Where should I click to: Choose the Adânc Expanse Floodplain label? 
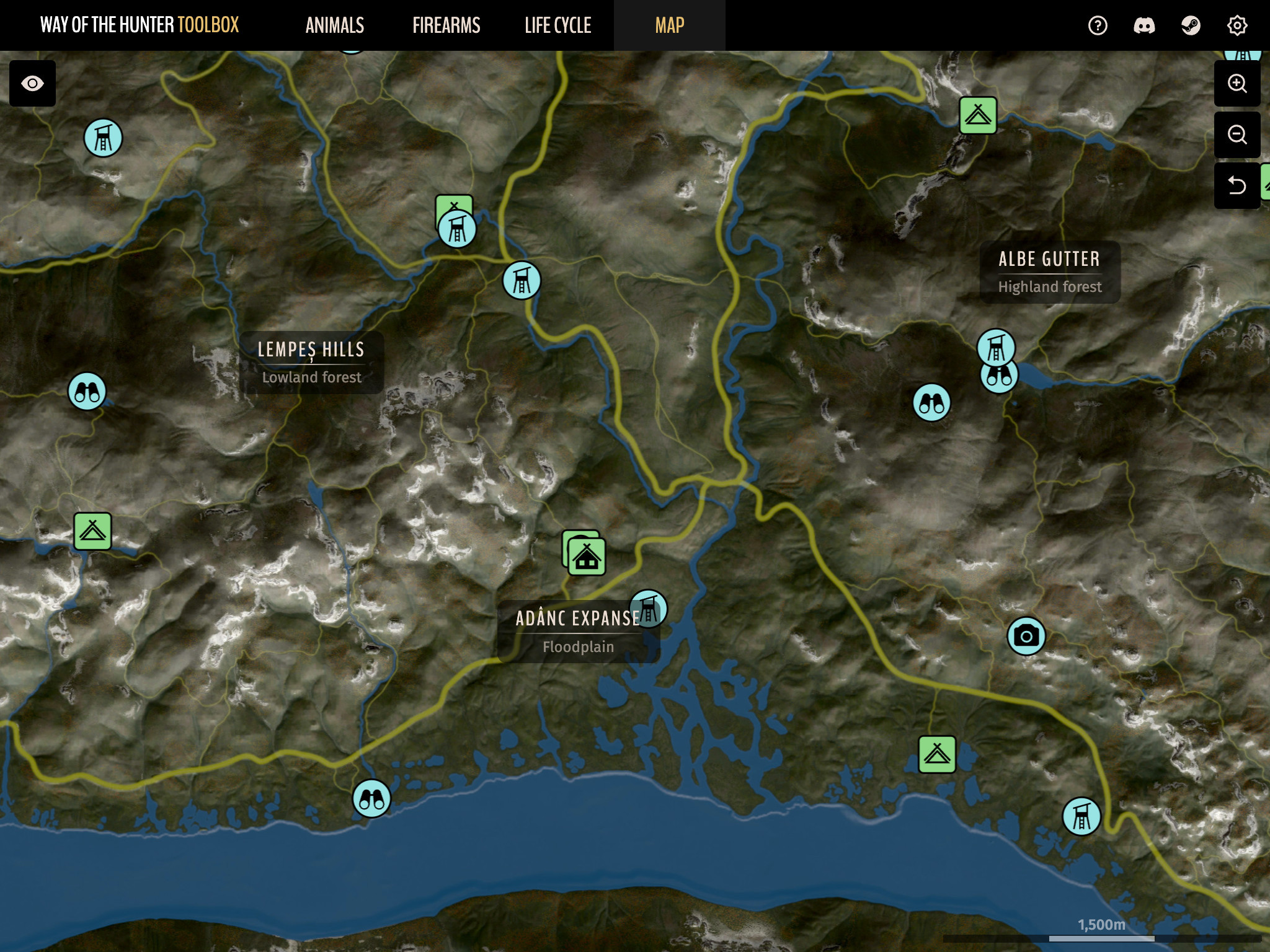tap(577, 632)
